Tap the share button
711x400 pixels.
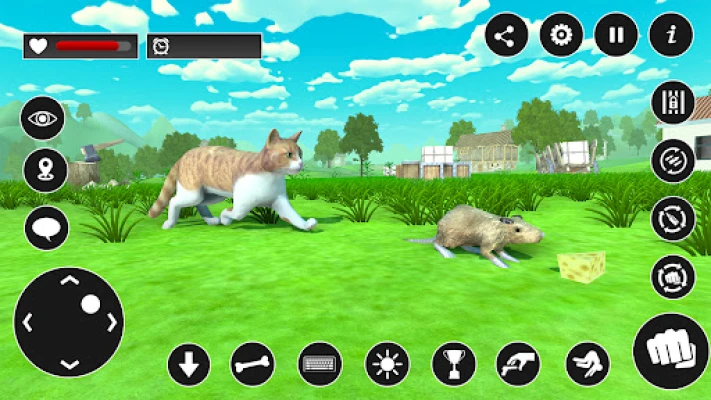click(x=507, y=36)
